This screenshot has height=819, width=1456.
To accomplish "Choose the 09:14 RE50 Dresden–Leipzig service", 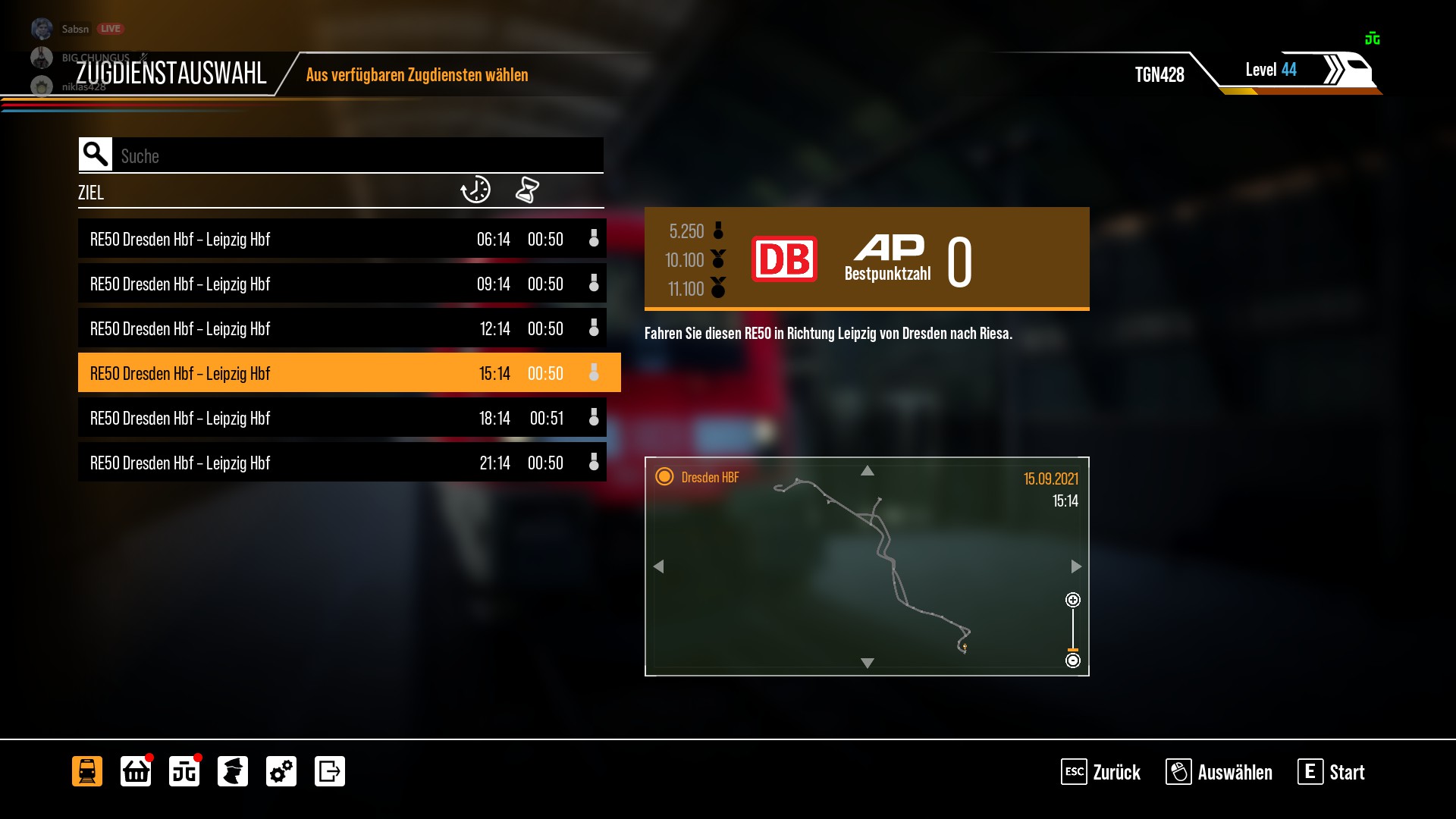I will (x=341, y=284).
